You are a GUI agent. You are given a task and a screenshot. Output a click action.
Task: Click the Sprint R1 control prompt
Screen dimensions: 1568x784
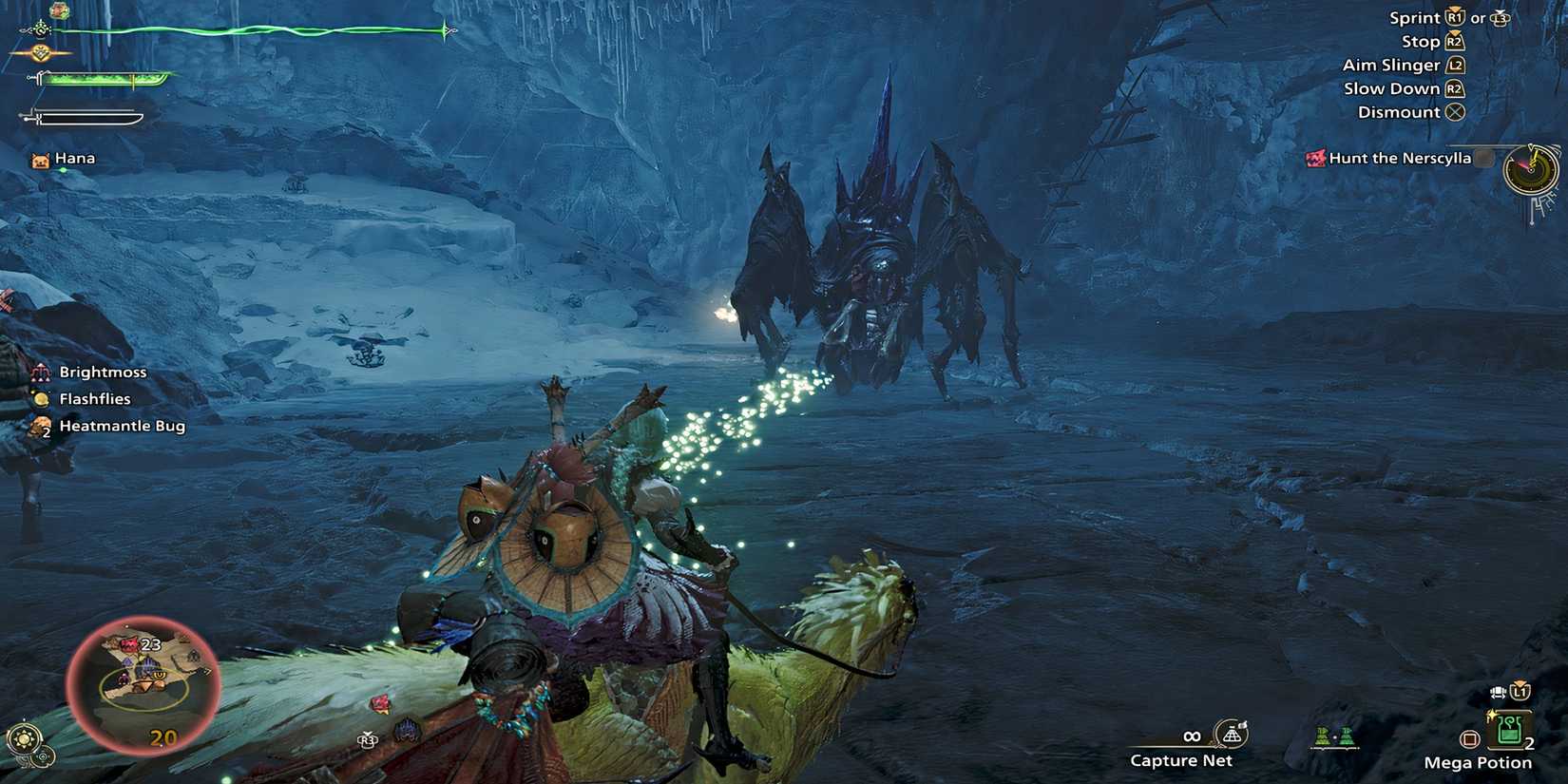(x=1456, y=16)
